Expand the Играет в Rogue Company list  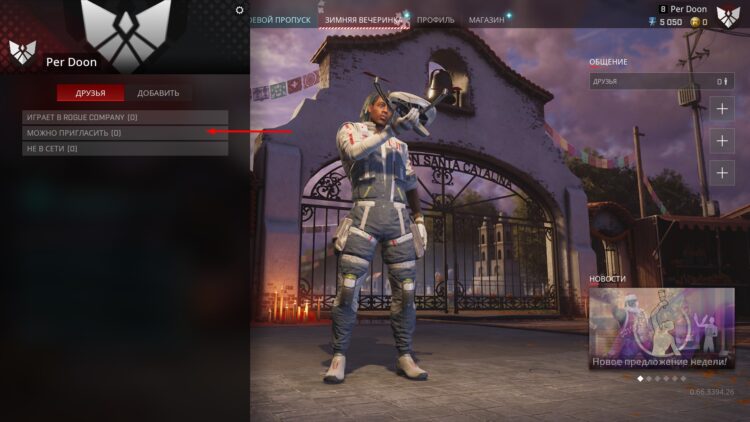[125, 117]
